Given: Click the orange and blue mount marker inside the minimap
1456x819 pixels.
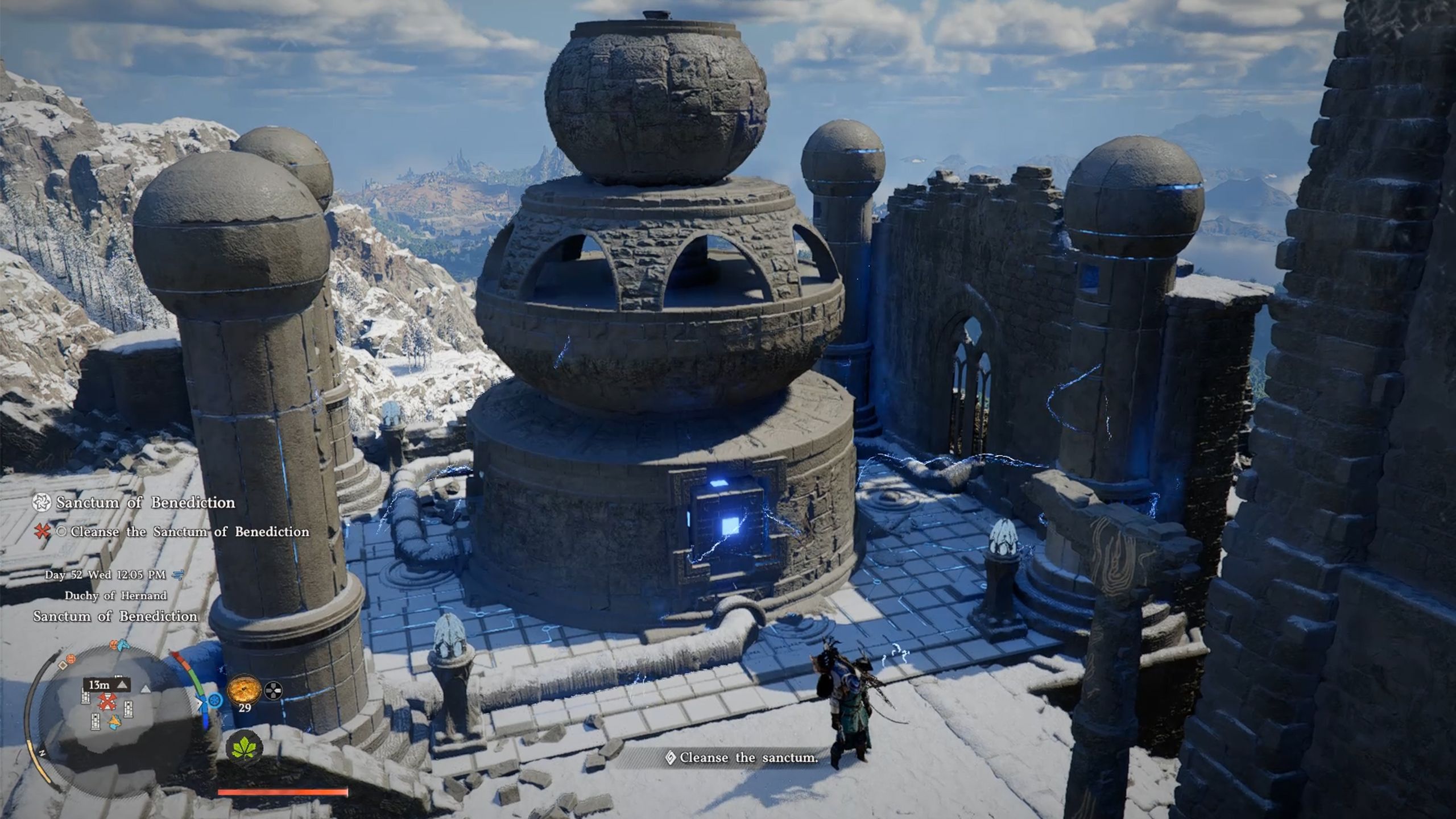Looking at the screenshot, I should pos(115,722).
